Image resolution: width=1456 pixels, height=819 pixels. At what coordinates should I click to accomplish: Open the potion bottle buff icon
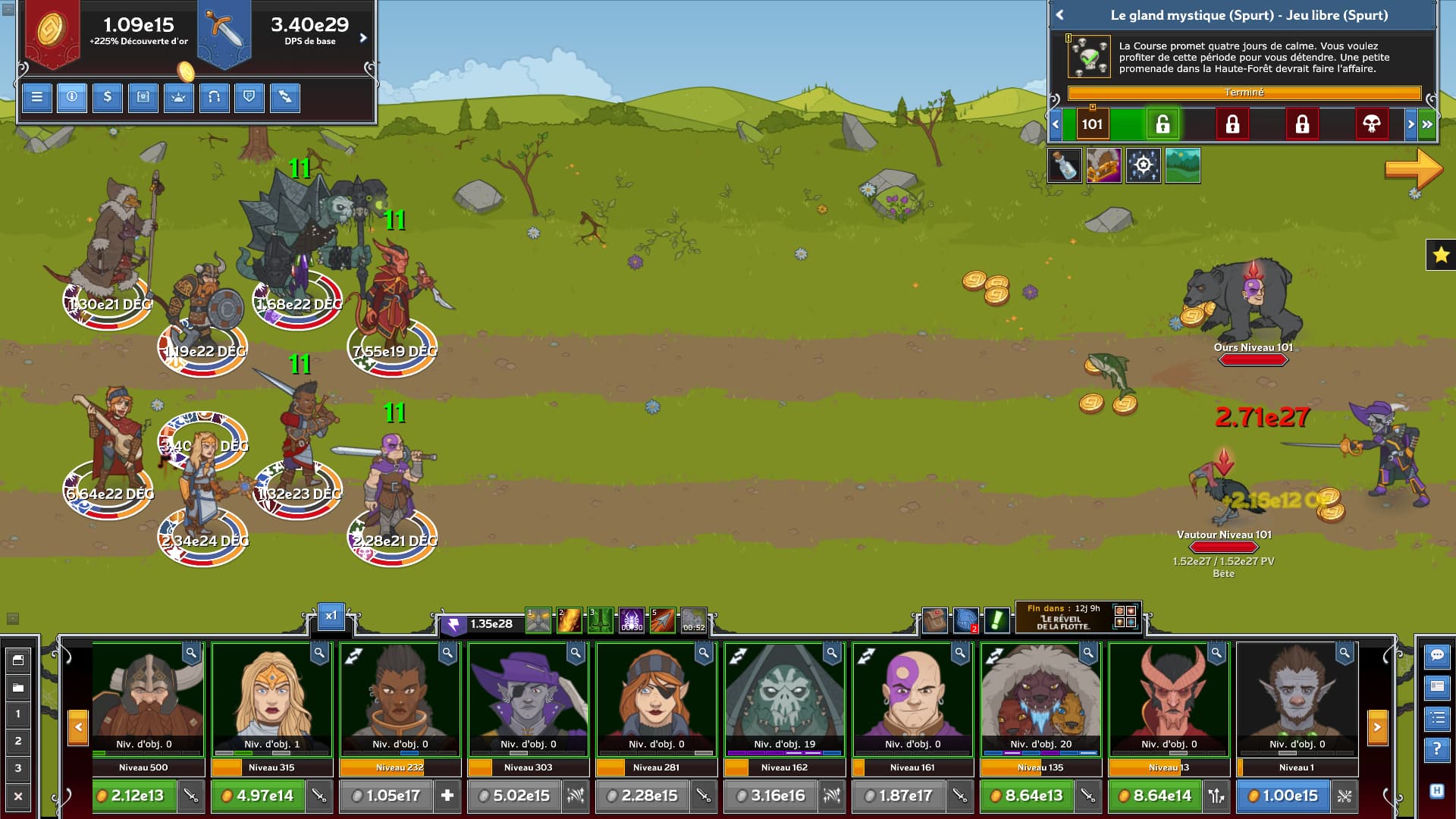[x=1065, y=165]
